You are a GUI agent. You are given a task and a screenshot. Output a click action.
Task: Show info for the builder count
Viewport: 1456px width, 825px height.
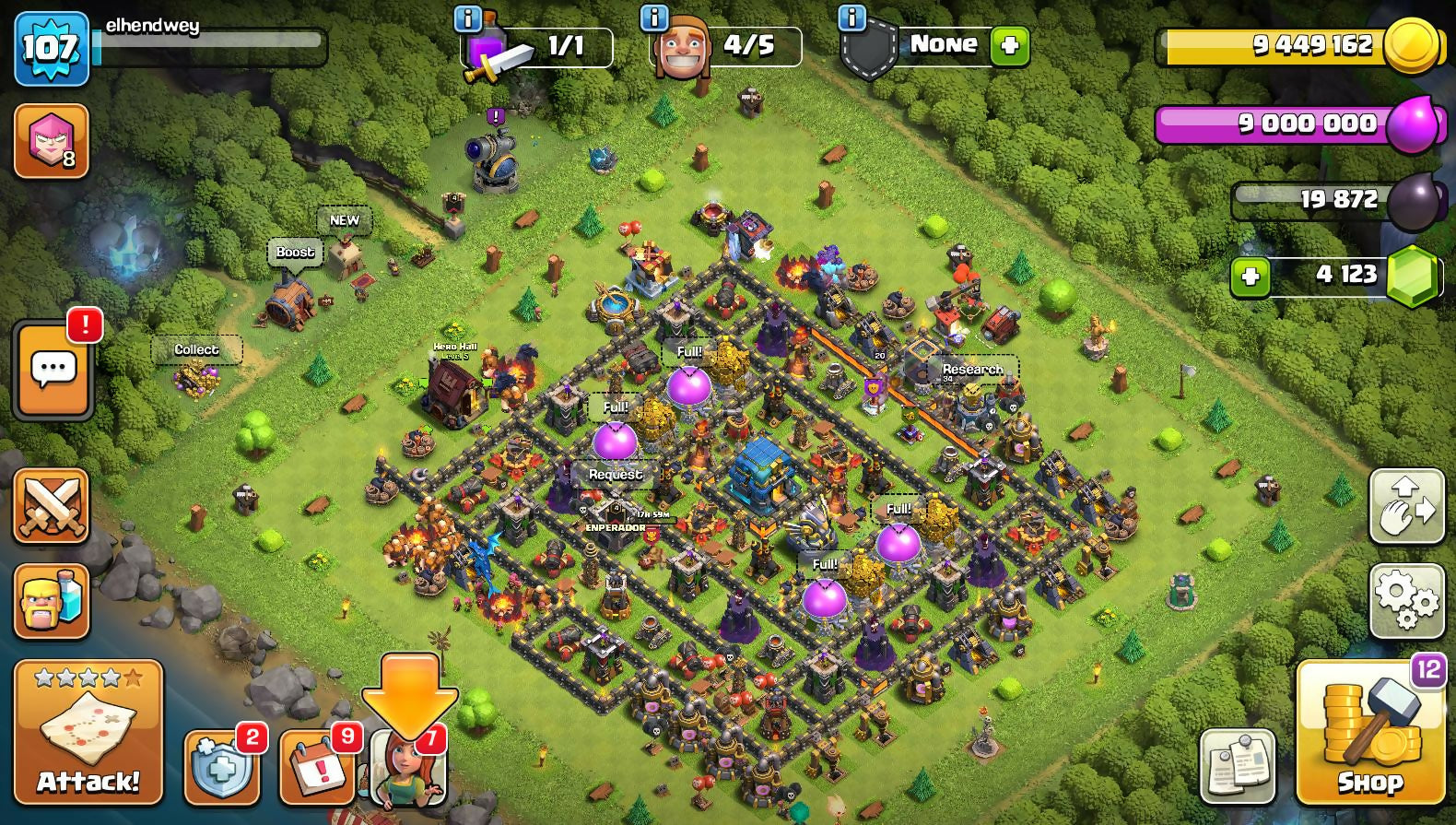click(x=653, y=18)
